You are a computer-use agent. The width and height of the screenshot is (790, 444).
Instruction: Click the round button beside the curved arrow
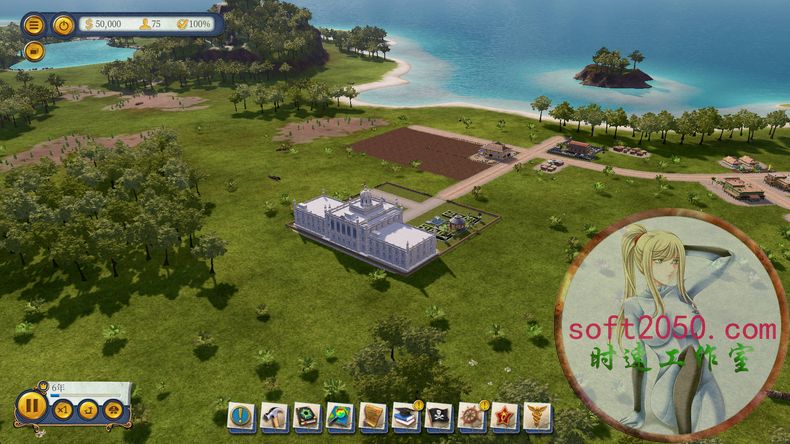click(x=113, y=409)
